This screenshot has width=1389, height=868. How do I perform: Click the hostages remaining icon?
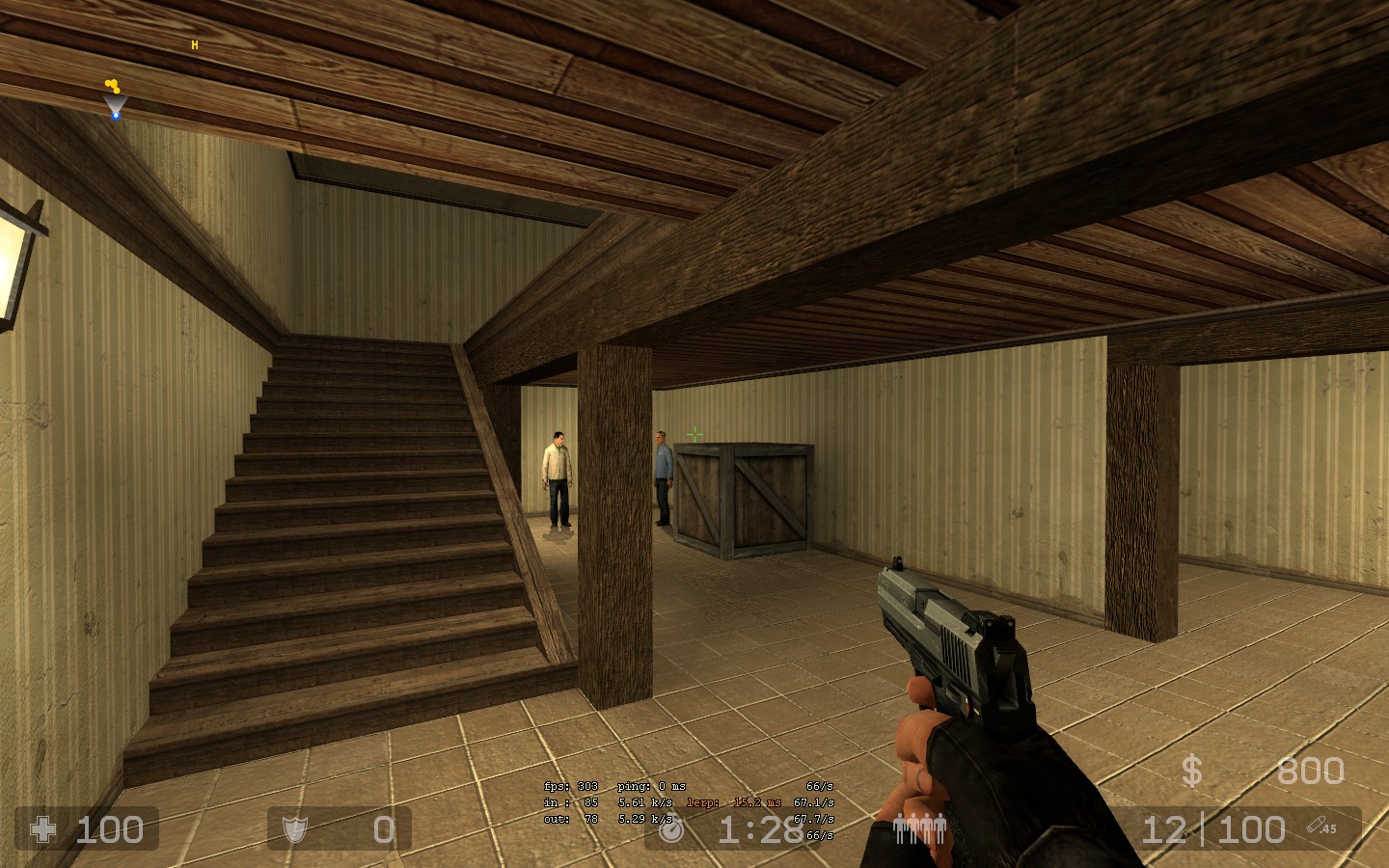[x=918, y=828]
